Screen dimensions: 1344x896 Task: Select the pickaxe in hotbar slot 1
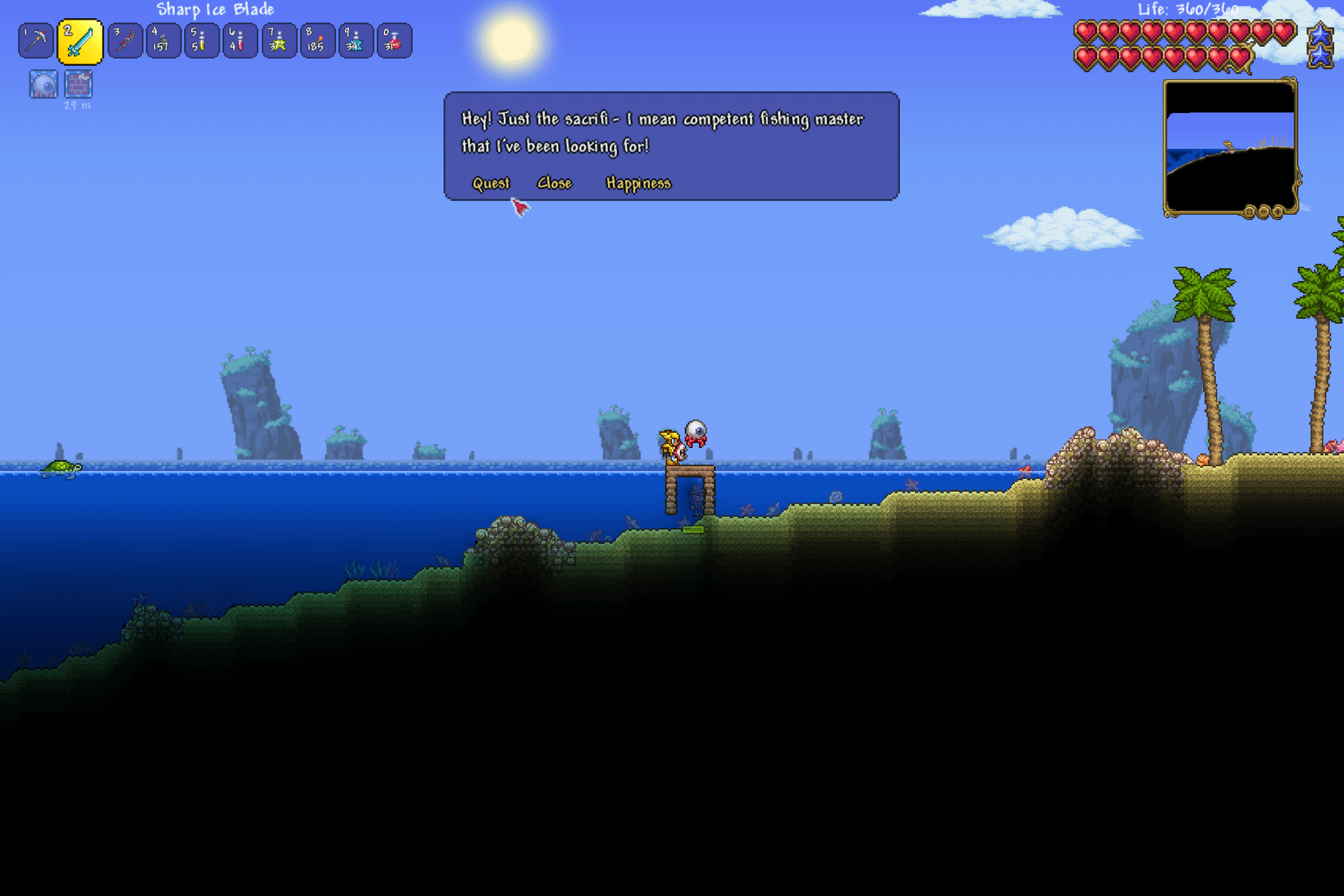click(x=36, y=41)
